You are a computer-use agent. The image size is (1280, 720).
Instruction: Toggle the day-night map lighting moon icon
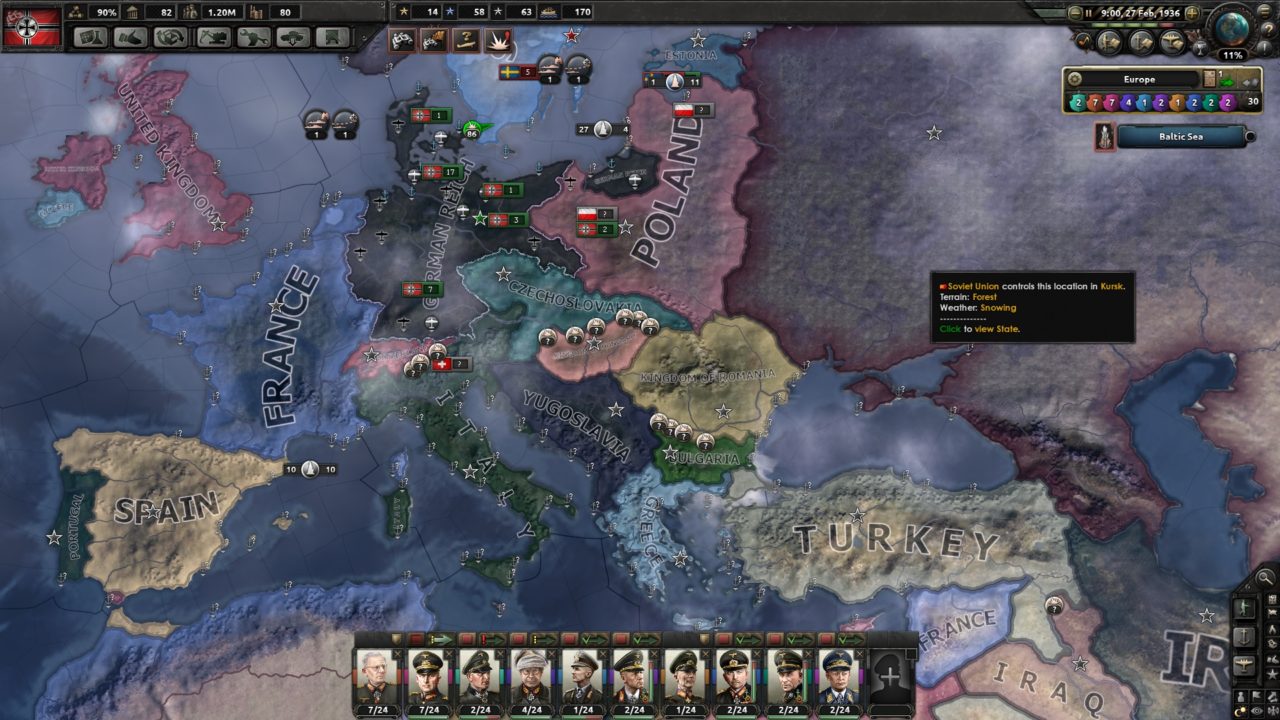1240,710
